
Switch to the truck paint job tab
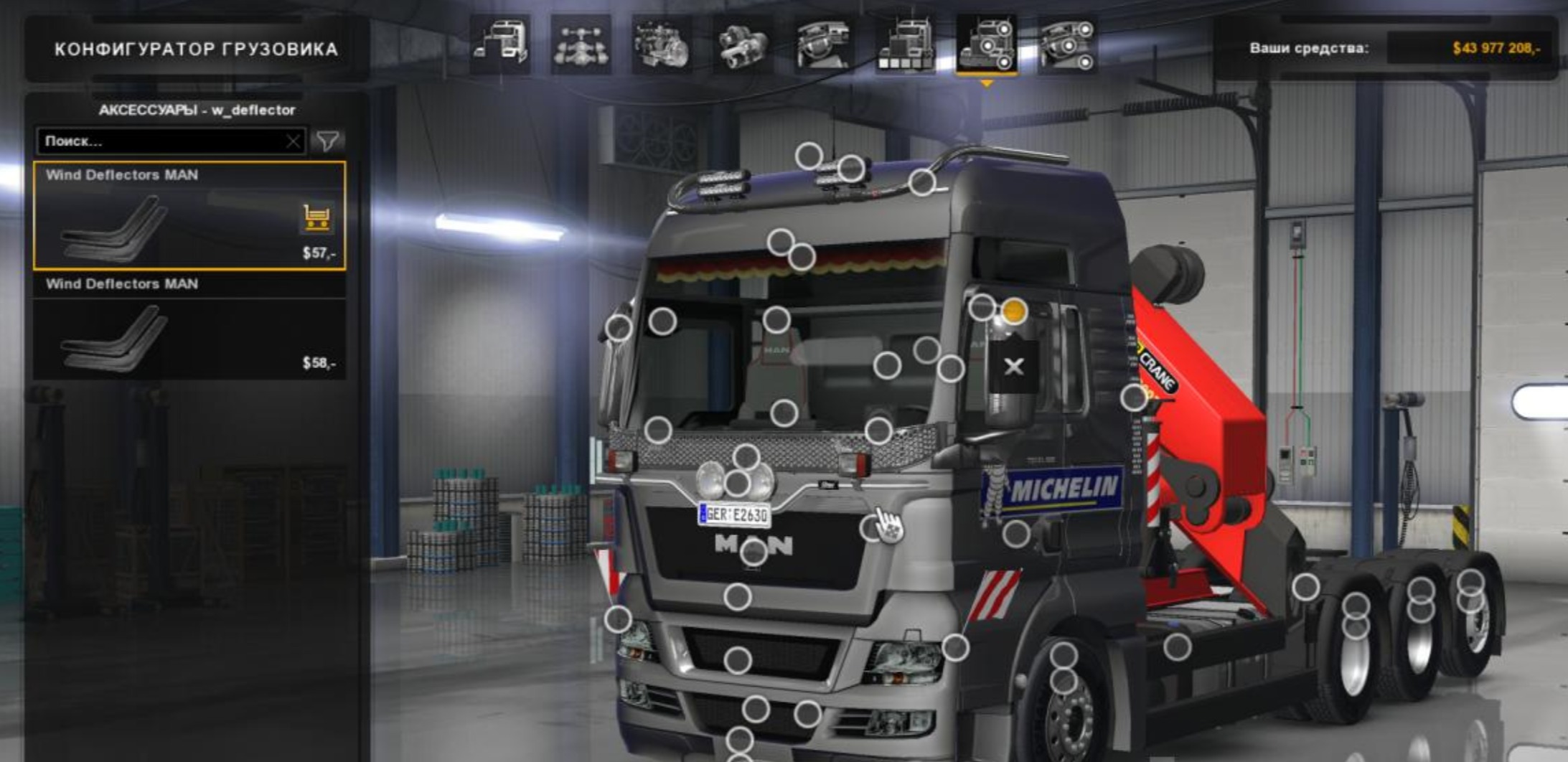pos(905,44)
